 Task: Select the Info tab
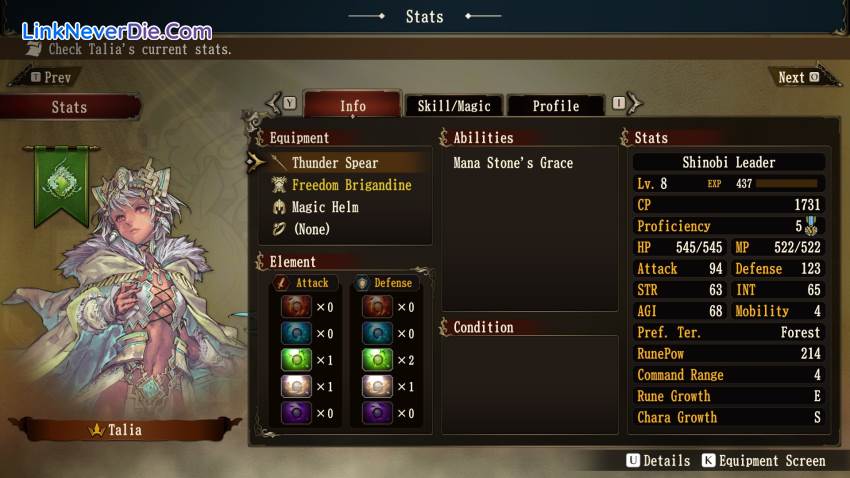pyautogui.click(x=352, y=106)
